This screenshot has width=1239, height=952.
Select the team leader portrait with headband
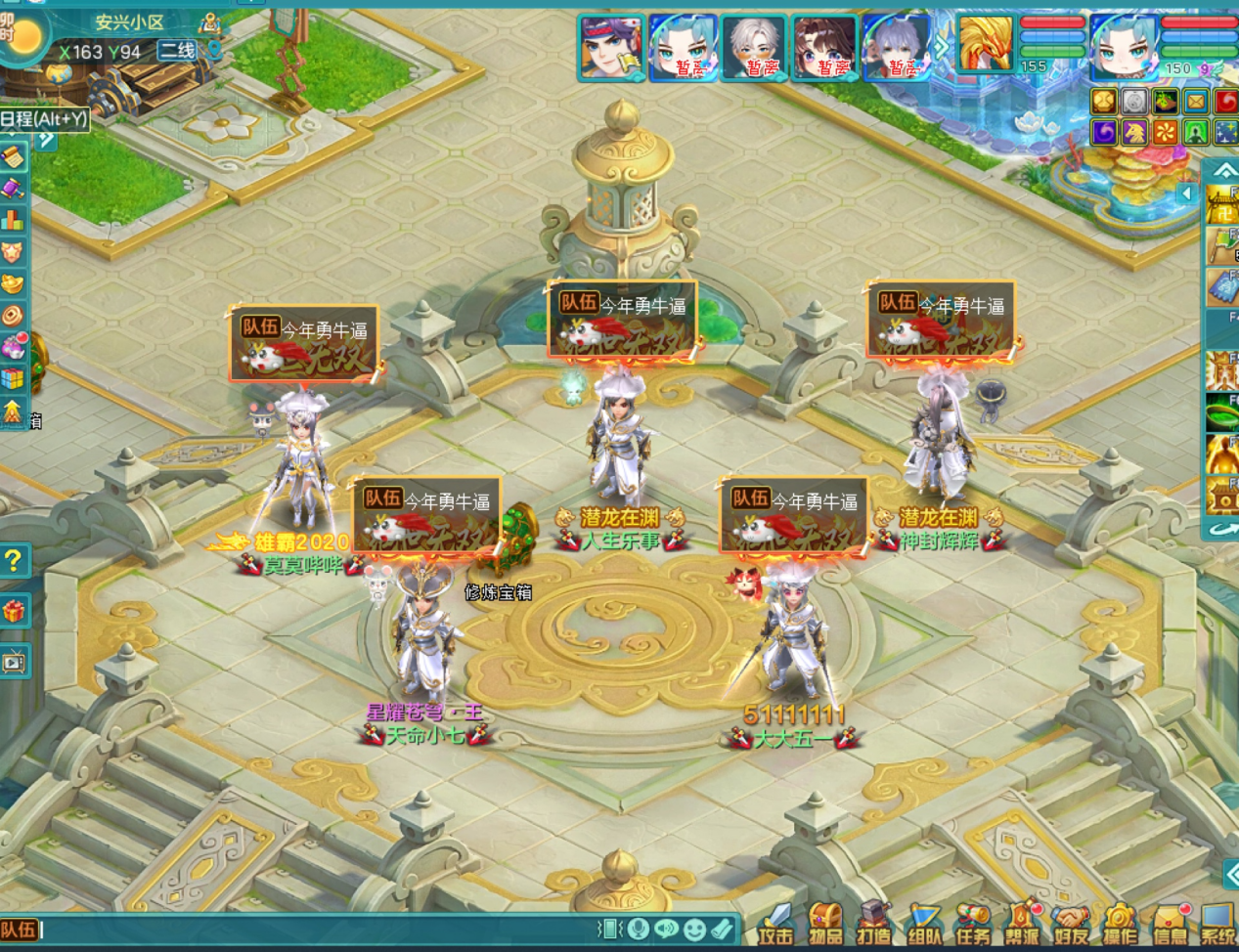(610, 47)
